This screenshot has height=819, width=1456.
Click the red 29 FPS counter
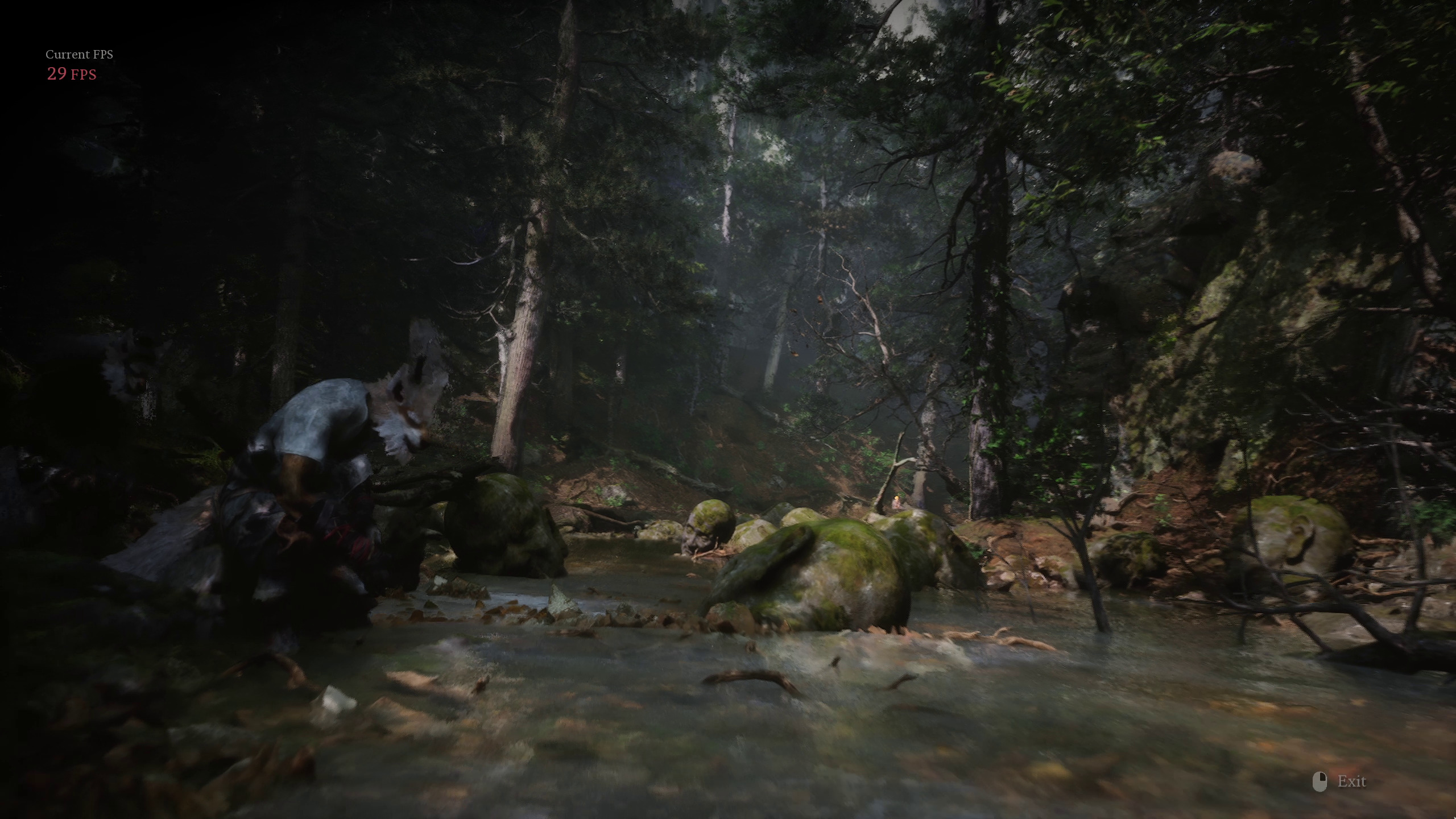click(71, 74)
